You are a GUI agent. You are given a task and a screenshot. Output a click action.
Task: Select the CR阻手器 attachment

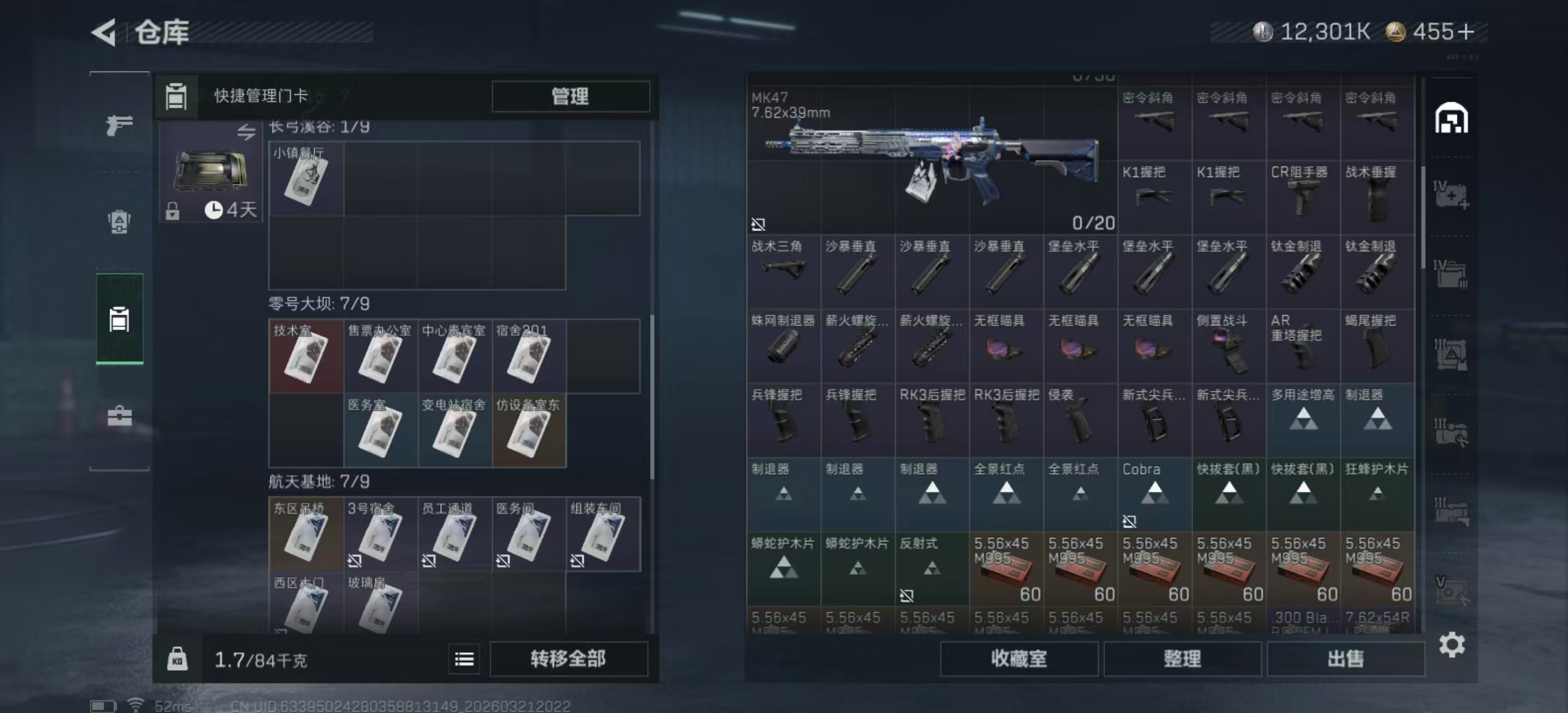tap(1303, 197)
